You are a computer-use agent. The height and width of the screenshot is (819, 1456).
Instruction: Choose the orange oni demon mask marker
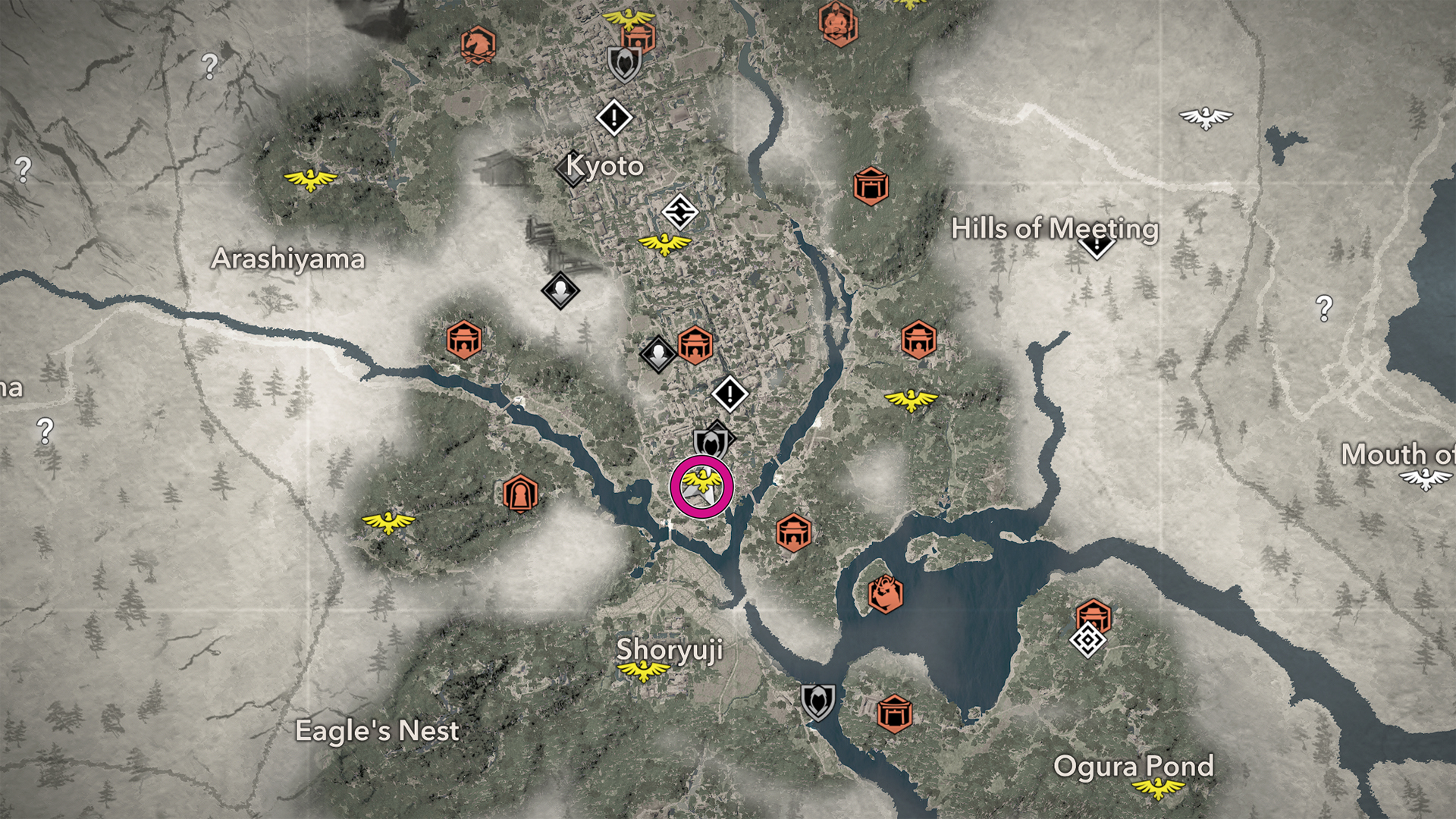(884, 594)
